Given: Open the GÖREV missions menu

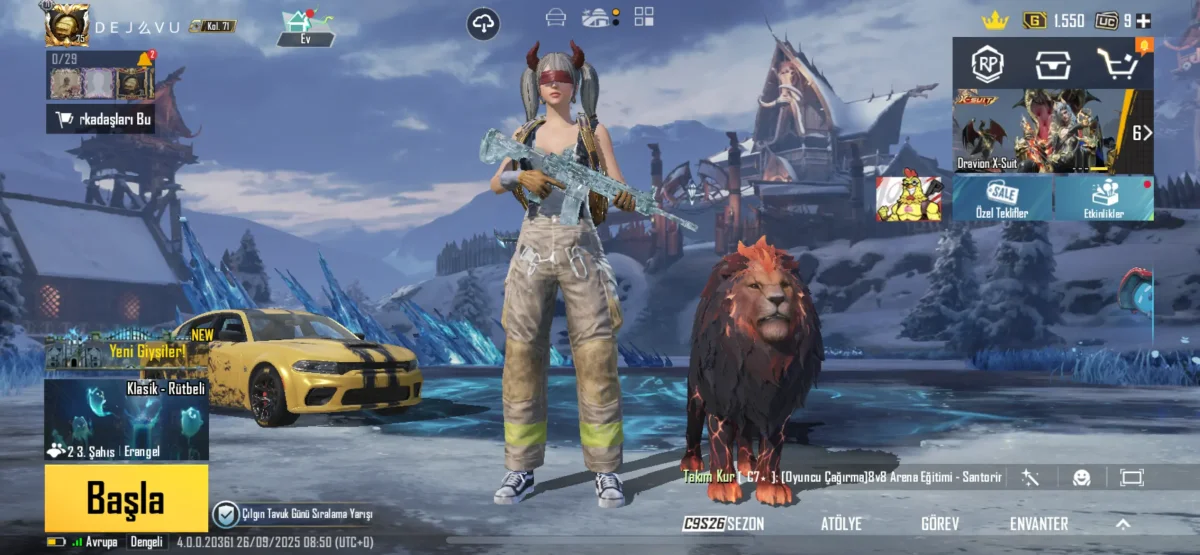Looking at the screenshot, I should click(940, 523).
